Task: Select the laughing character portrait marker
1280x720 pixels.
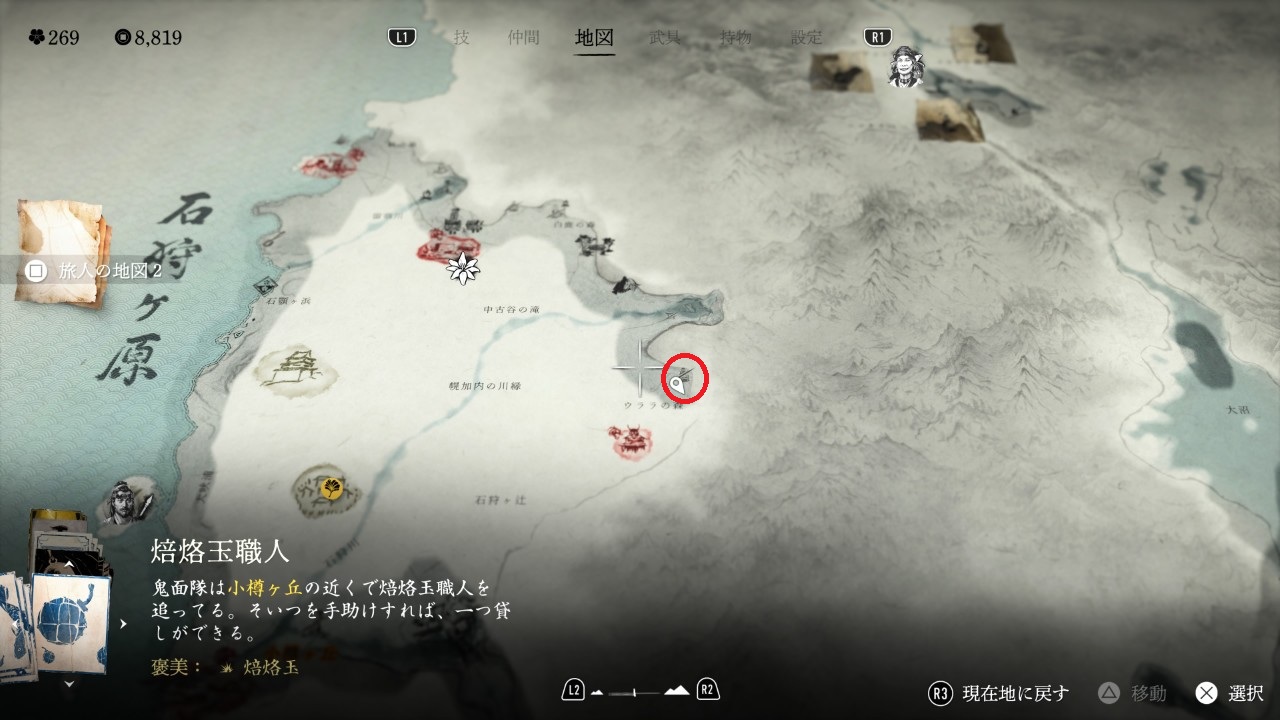Action: point(906,67)
